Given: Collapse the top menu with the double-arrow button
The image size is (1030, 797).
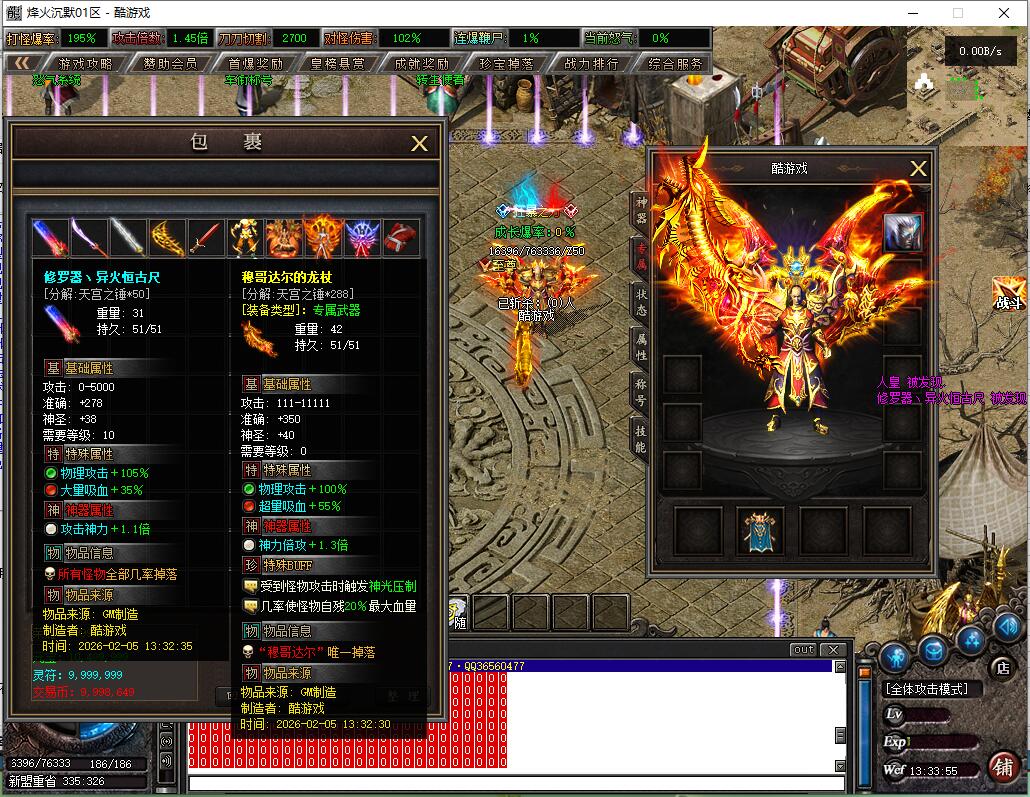Looking at the screenshot, I should tap(22, 63).
